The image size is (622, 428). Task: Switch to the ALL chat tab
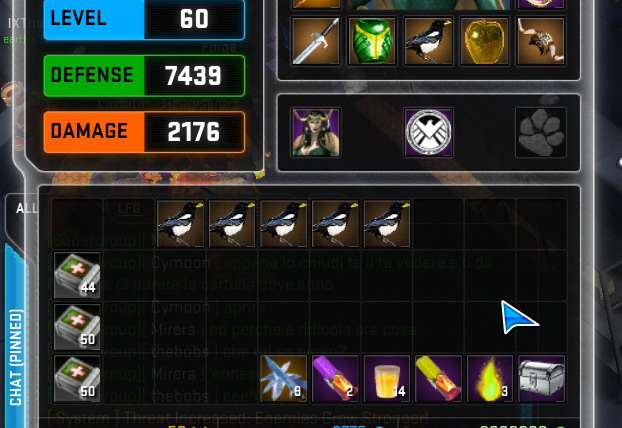tap(27, 209)
